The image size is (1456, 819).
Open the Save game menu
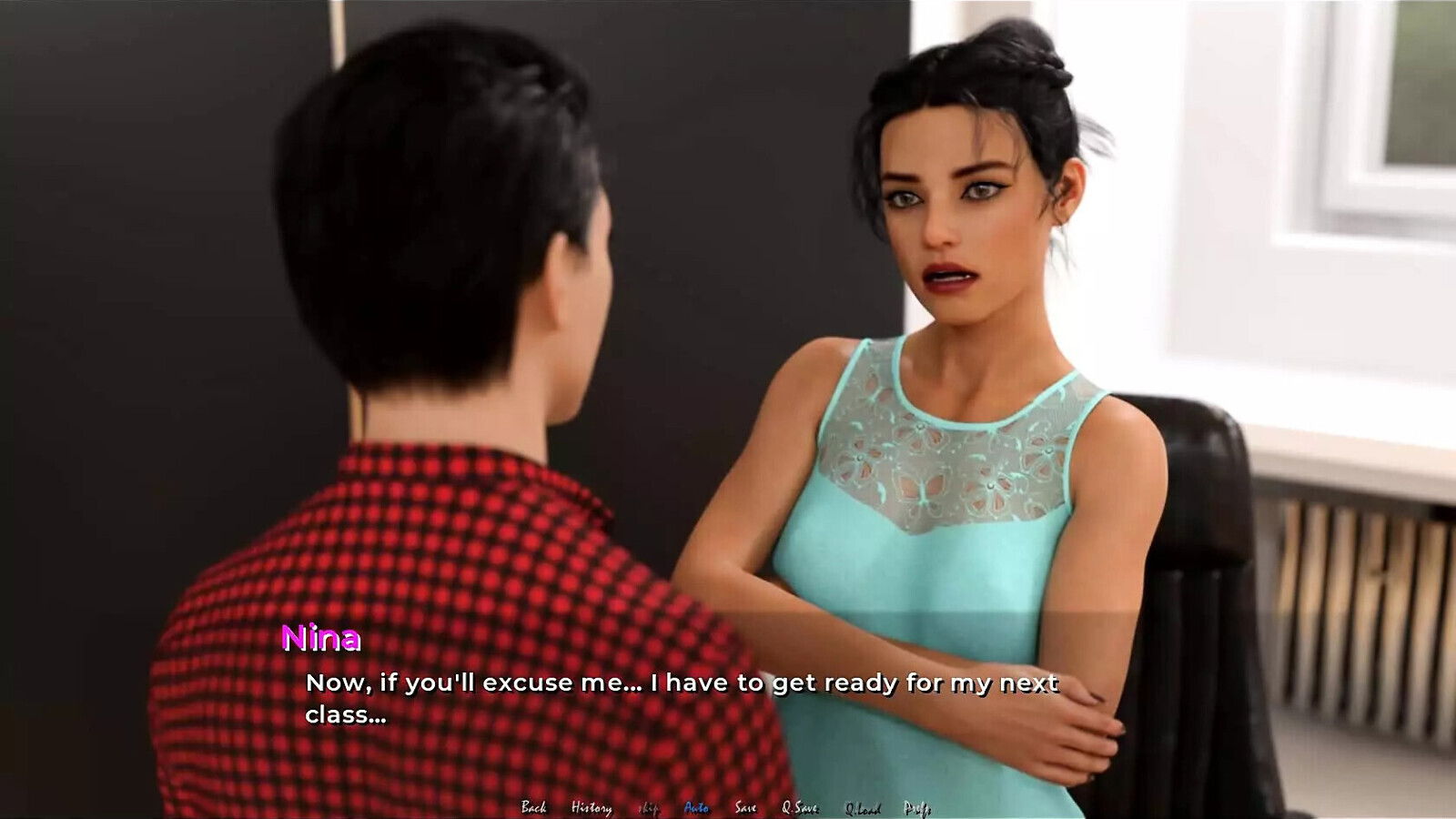click(x=745, y=807)
